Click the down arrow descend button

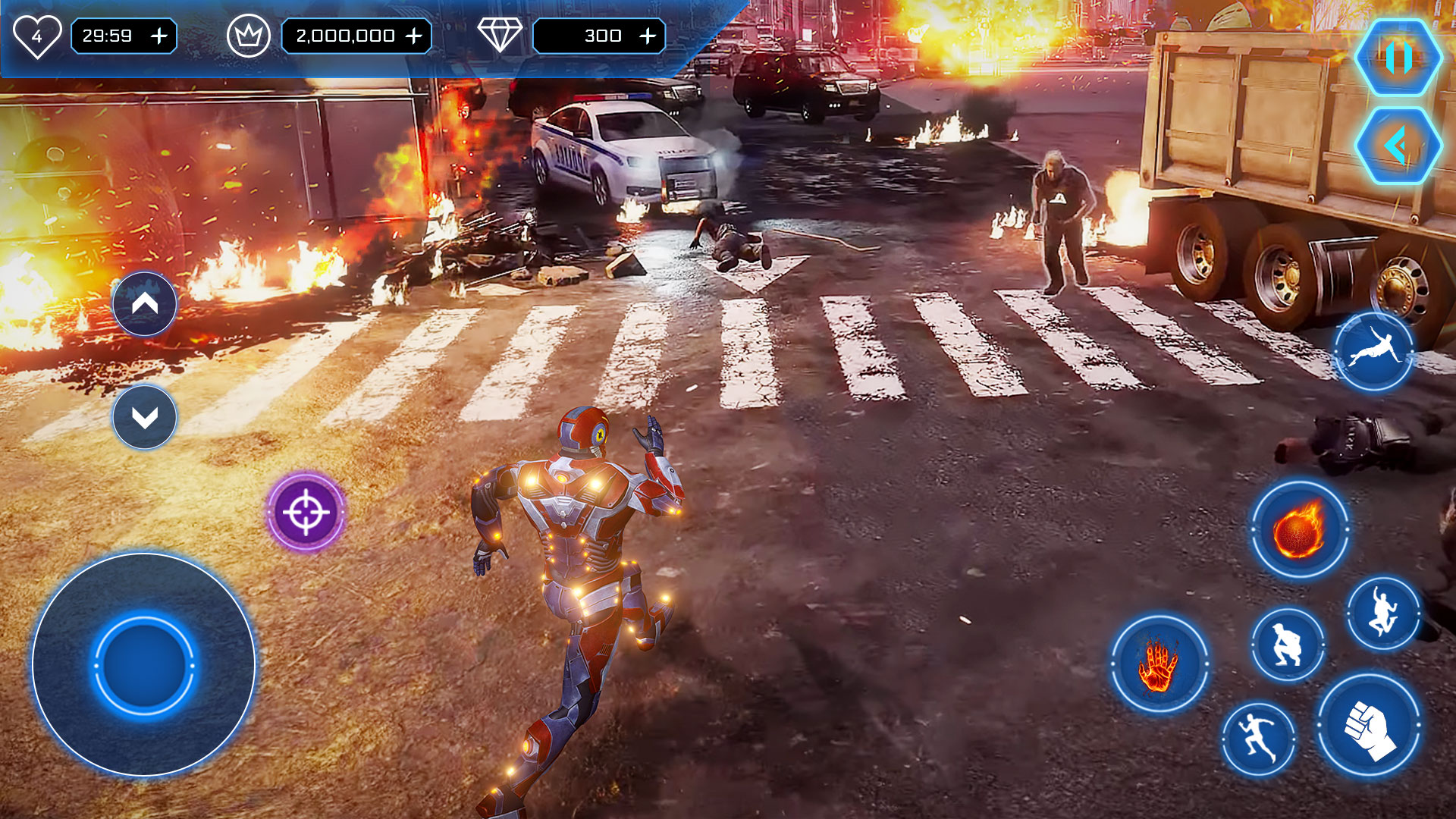[145, 417]
